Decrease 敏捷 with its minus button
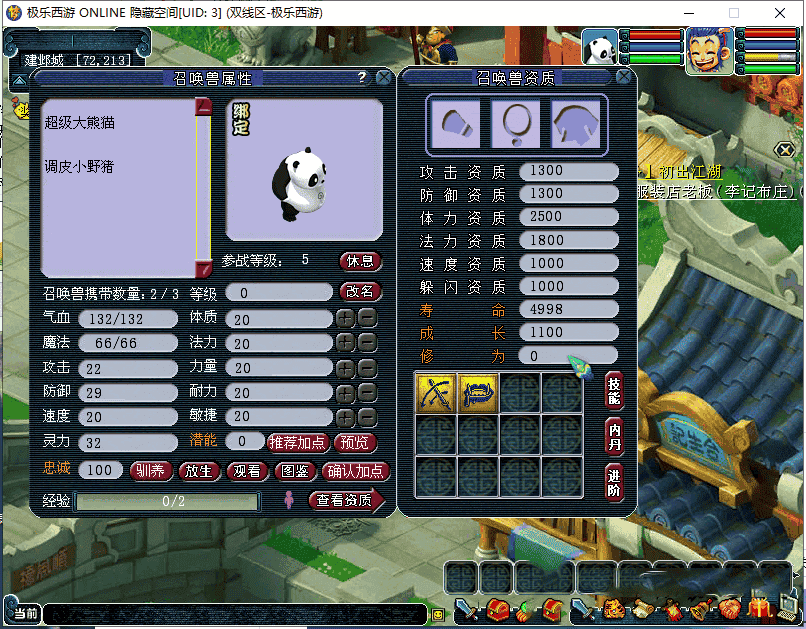Screen dimensions: 806x629 [x=367, y=417]
